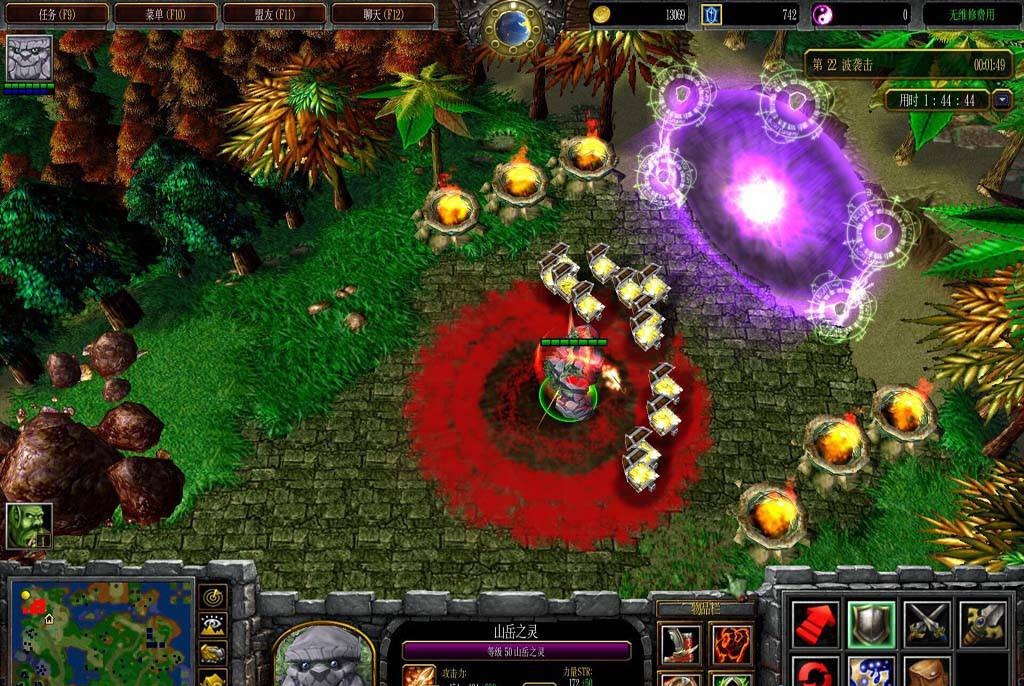Click on the minimap

[x=100, y=632]
